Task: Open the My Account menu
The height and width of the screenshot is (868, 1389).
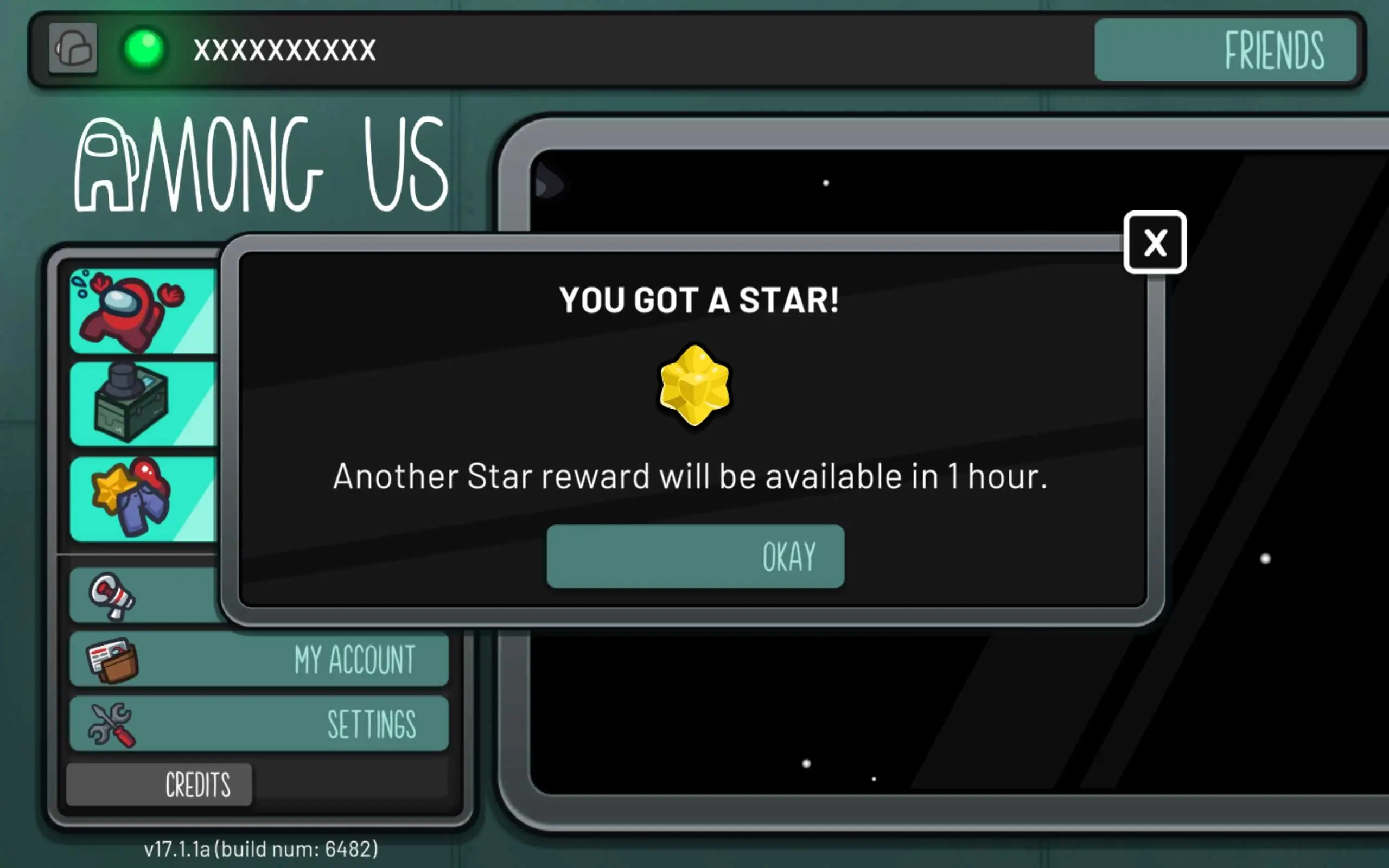Action: [x=258, y=659]
